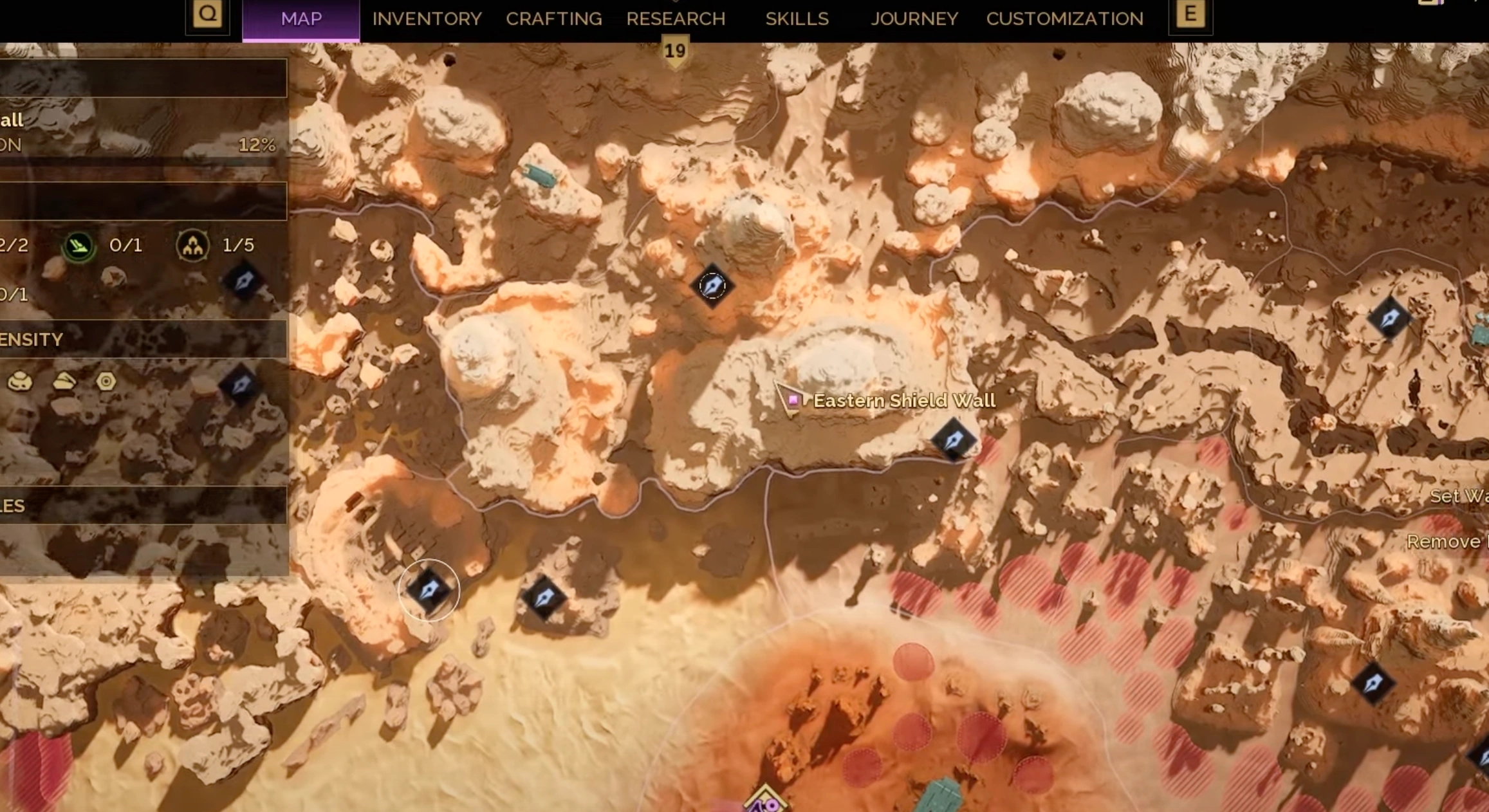Open the Crafting tab
The width and height of the screenshot is (1489, 812).
point(553,19)
